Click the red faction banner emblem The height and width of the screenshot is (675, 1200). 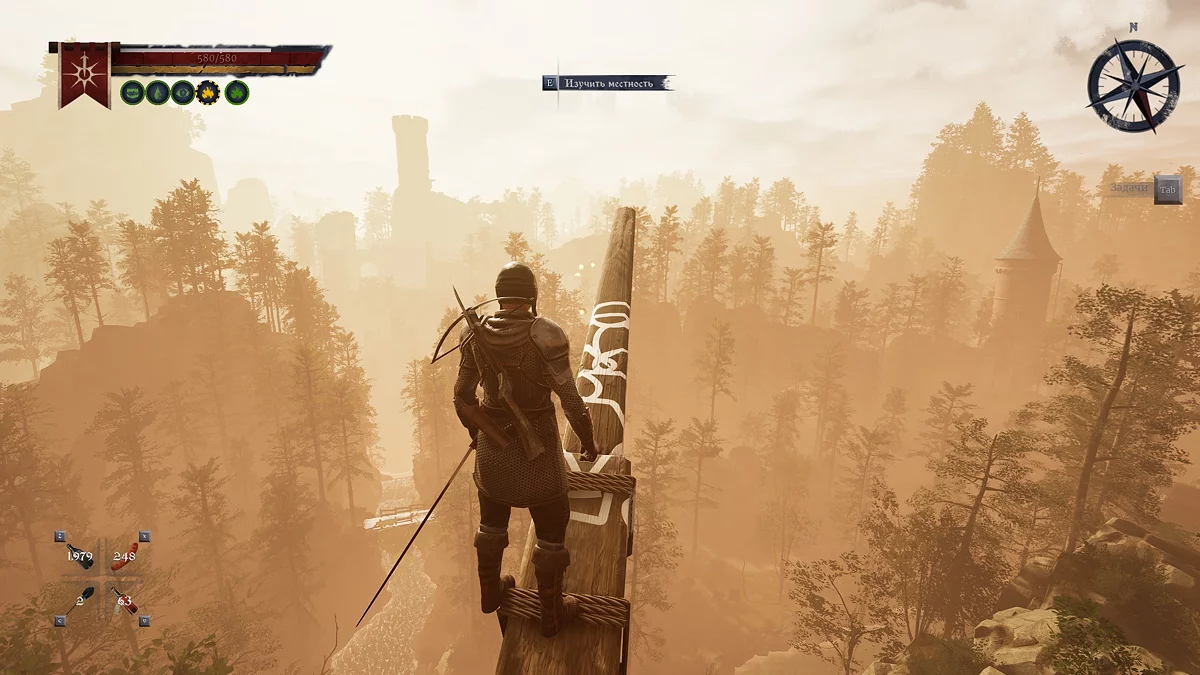click(x=84, y=73)
